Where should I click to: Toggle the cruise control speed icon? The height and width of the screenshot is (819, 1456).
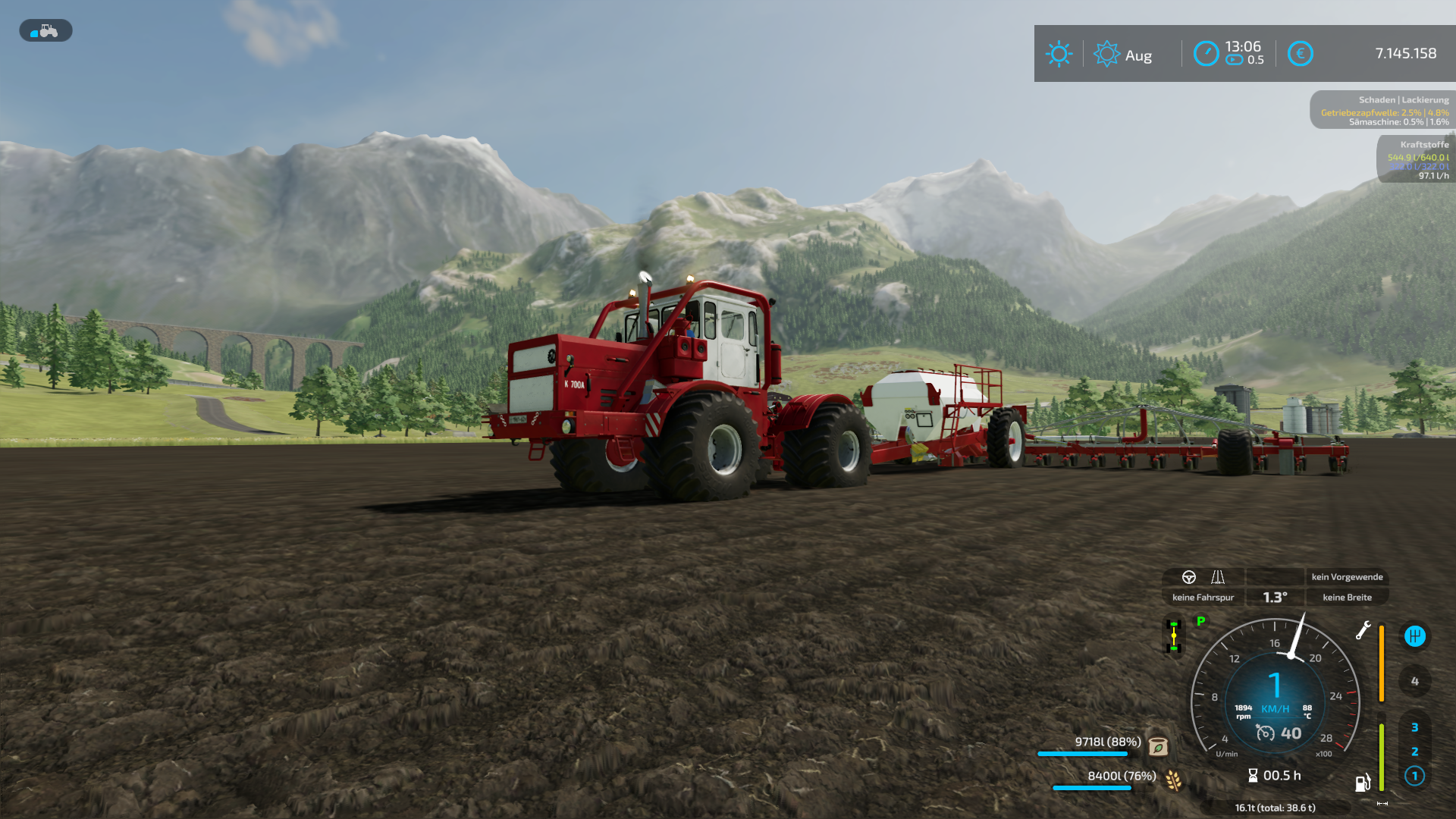coord(1265,733)
